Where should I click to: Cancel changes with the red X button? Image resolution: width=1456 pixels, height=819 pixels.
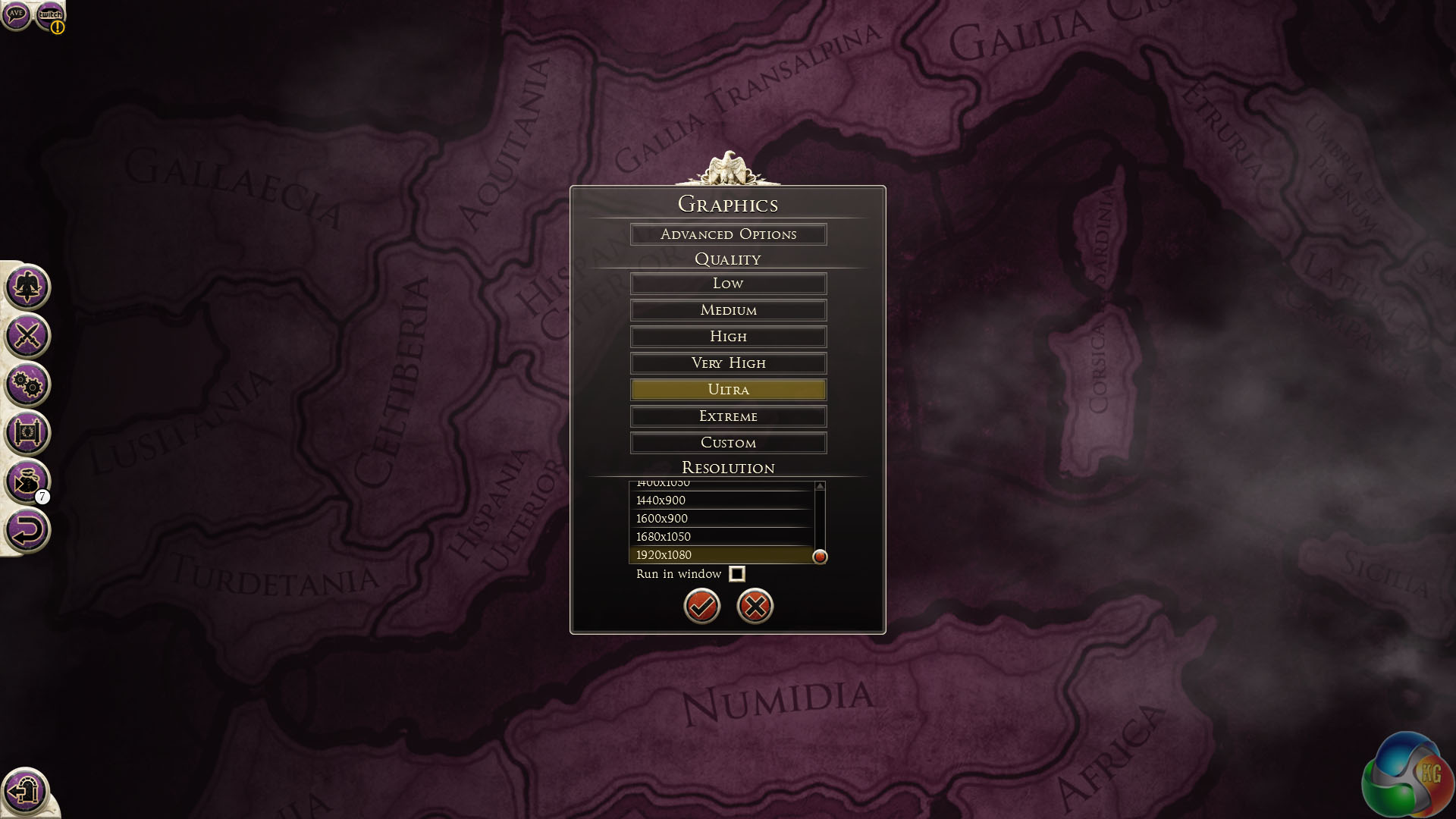coord(755,606)
